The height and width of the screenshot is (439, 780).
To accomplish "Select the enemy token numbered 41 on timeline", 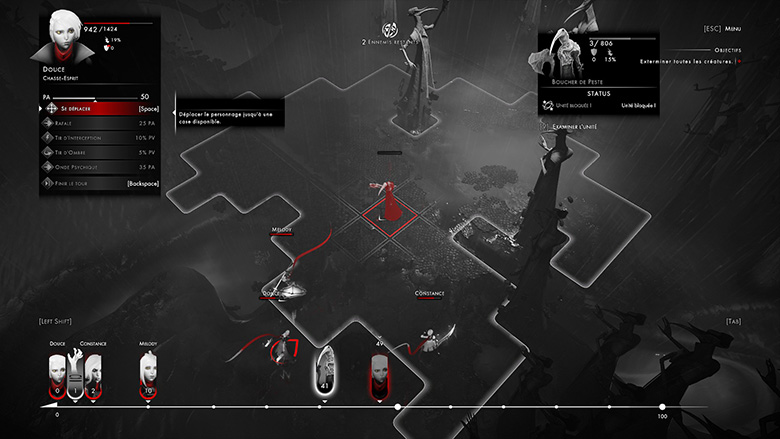I will tap(326, 370).
